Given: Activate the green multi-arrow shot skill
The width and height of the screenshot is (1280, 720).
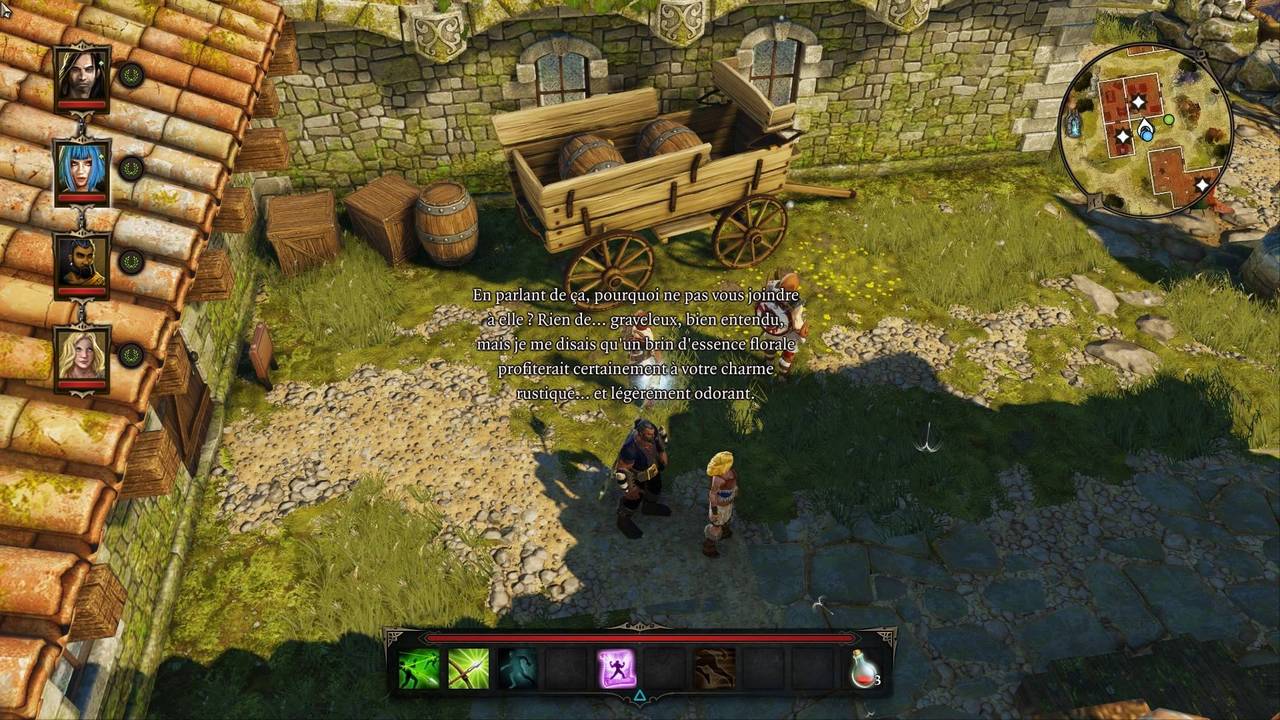Looking at the screenshot, I should pos(419,668).
